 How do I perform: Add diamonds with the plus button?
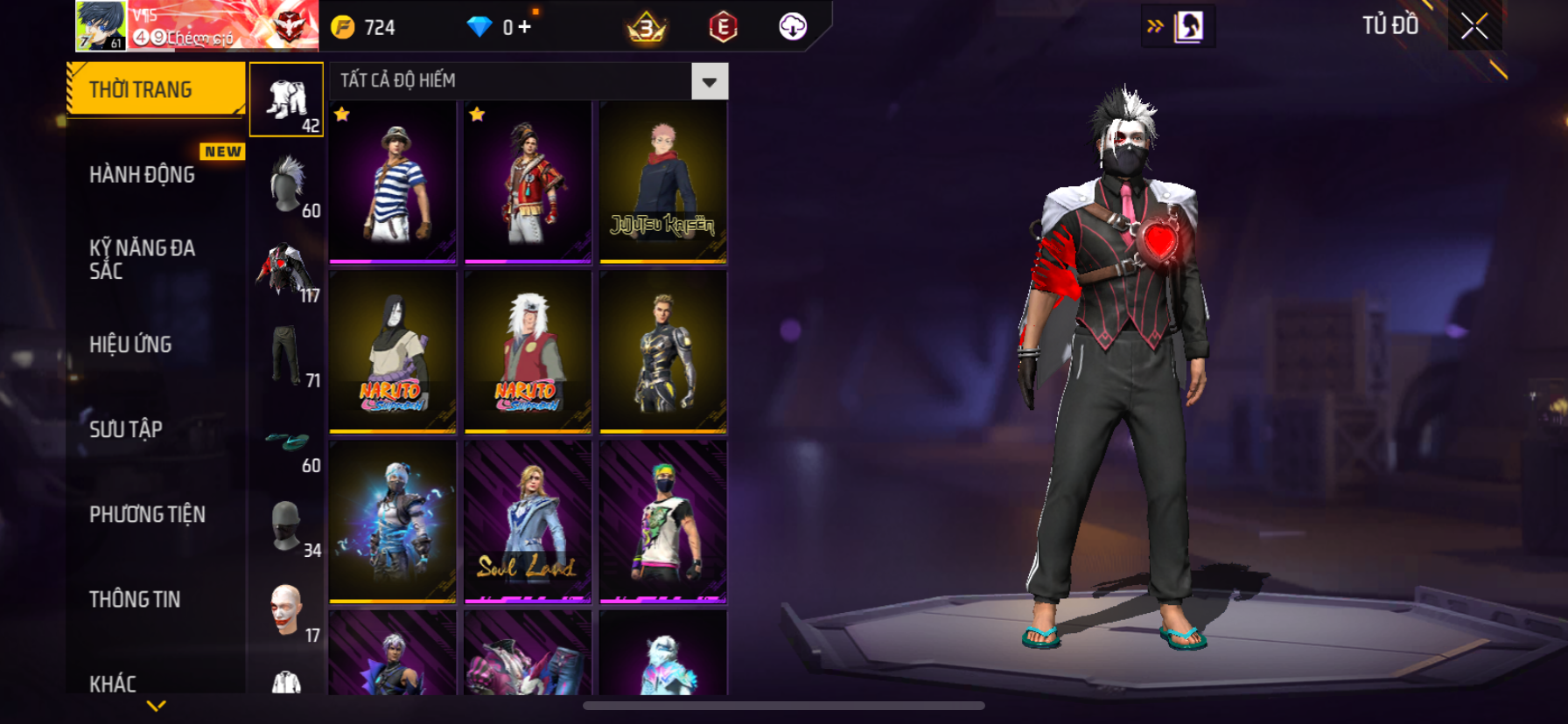tap(524, 27)
